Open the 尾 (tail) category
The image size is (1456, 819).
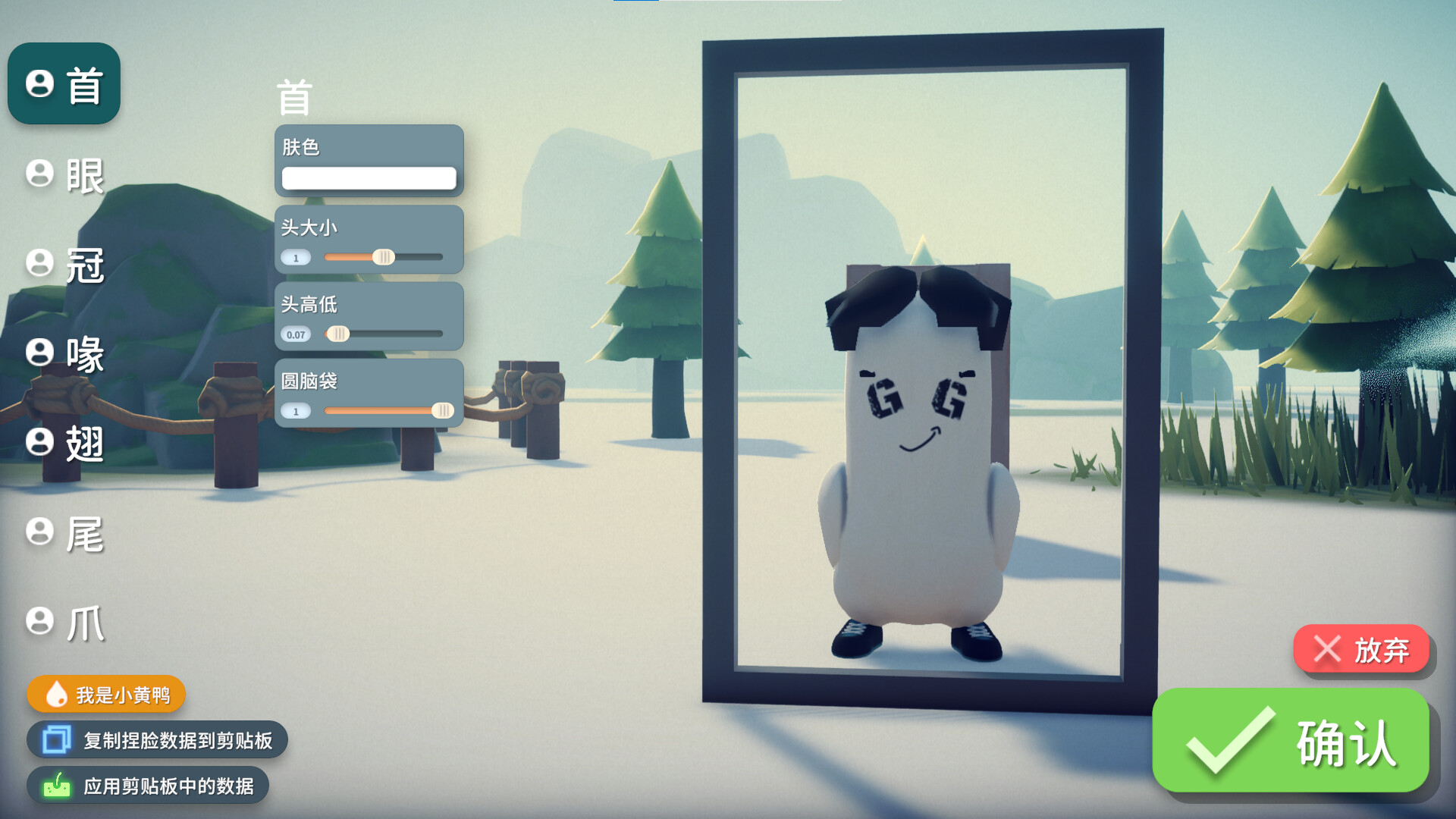coord(65,534)
